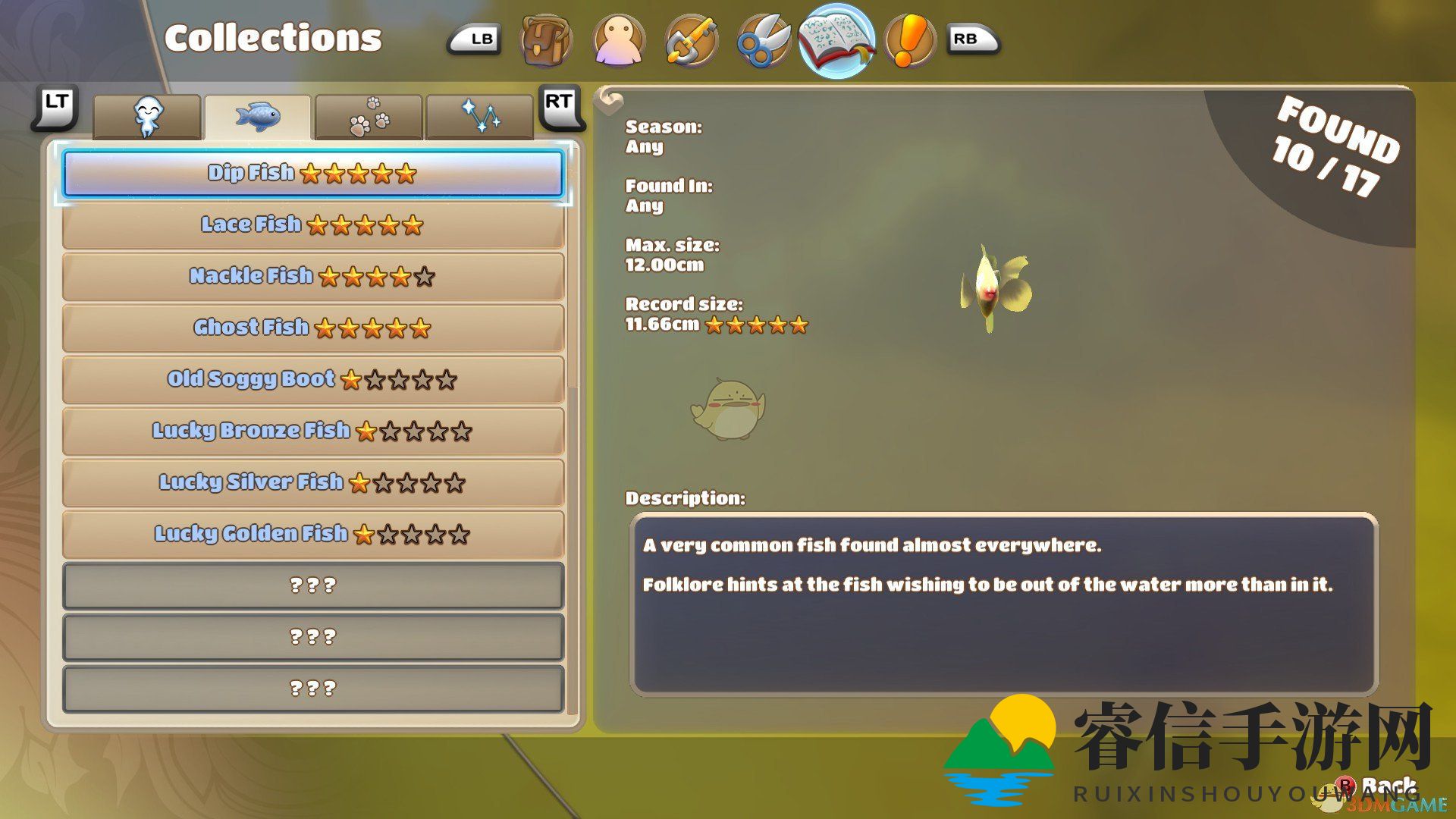
Task: Open the exclamation mark quests menu
Action: (x=908, y=40)
